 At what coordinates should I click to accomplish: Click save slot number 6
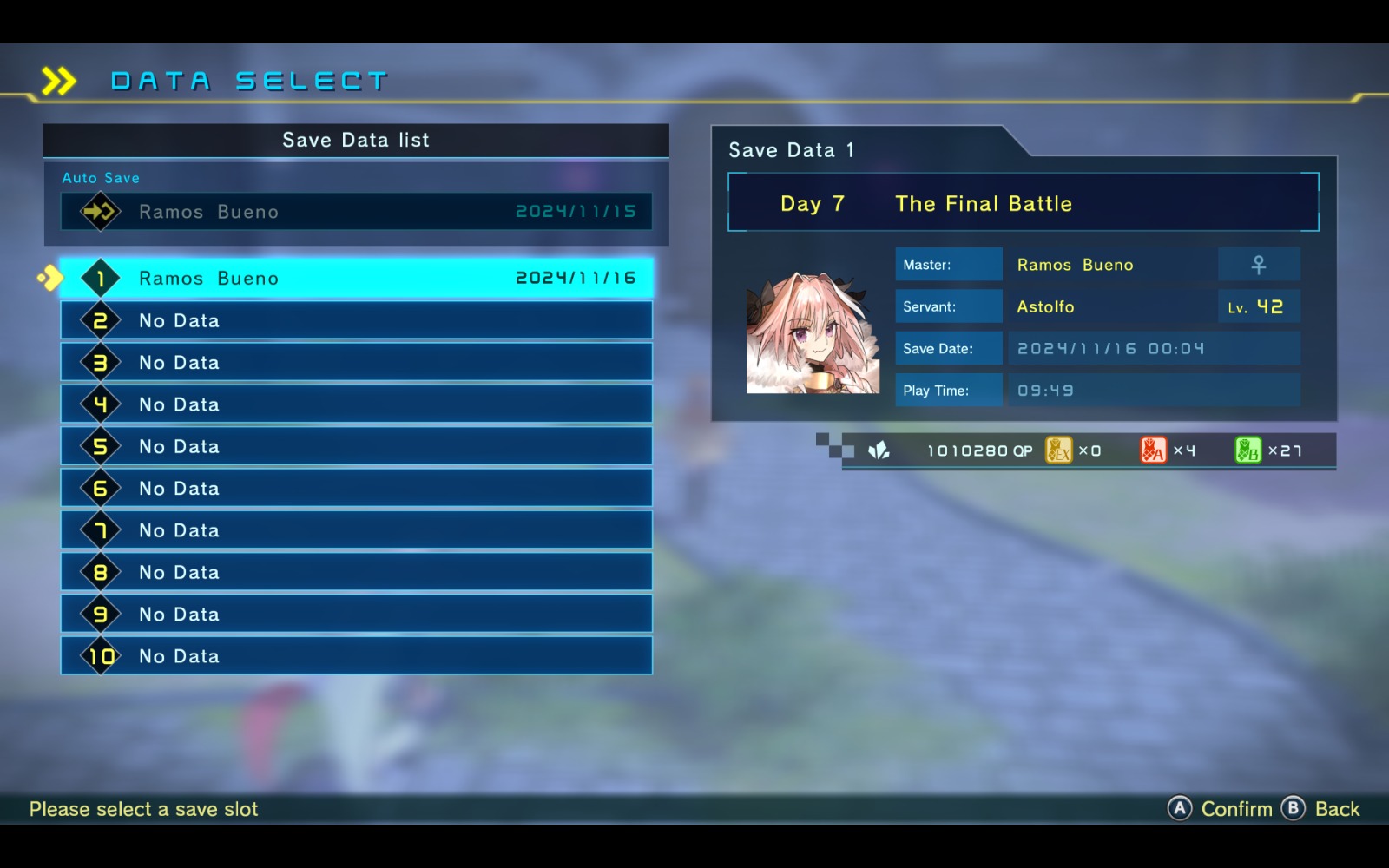[x=356, y=488]
